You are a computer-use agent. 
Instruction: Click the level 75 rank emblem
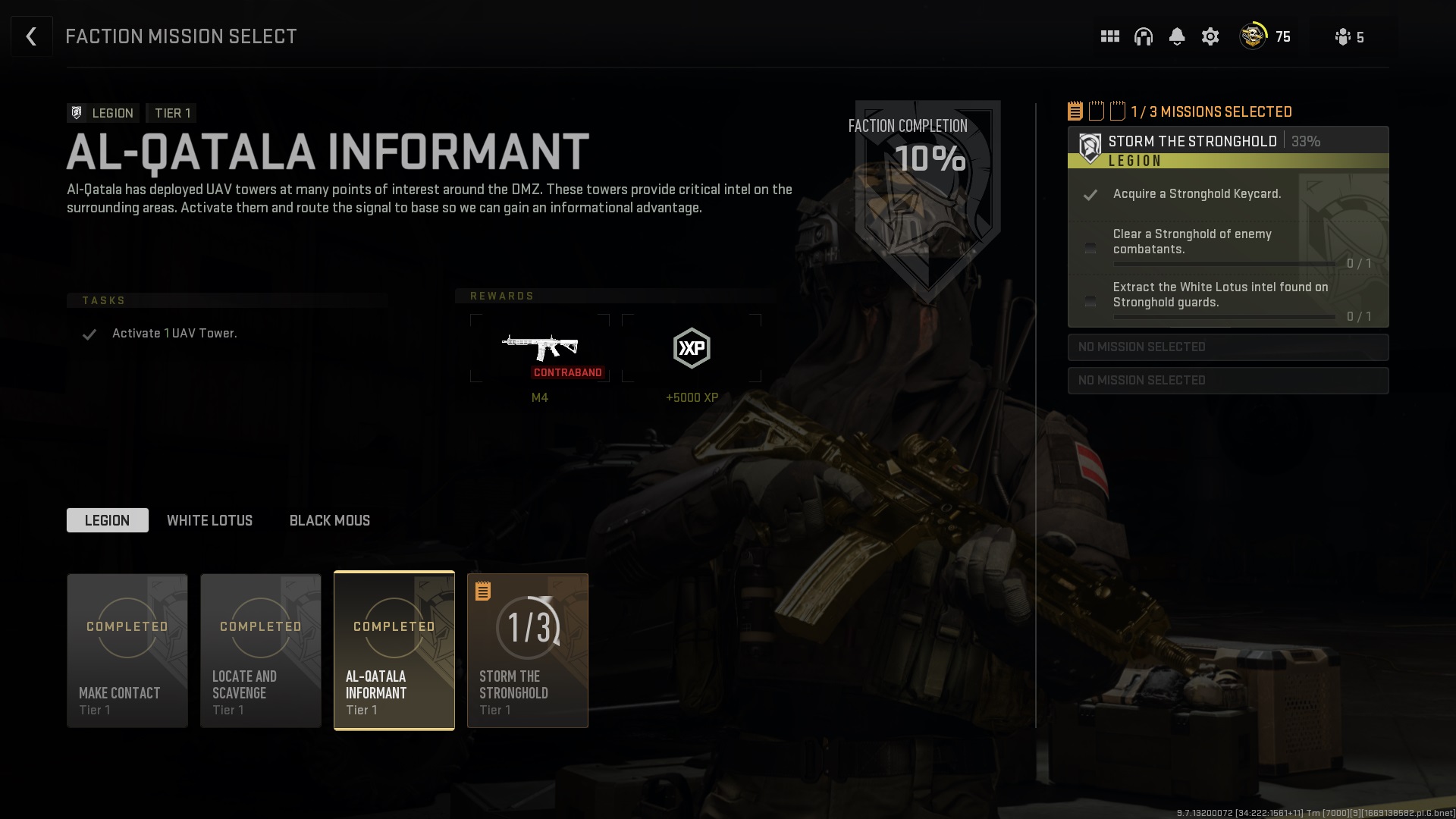pos(1253,36)
